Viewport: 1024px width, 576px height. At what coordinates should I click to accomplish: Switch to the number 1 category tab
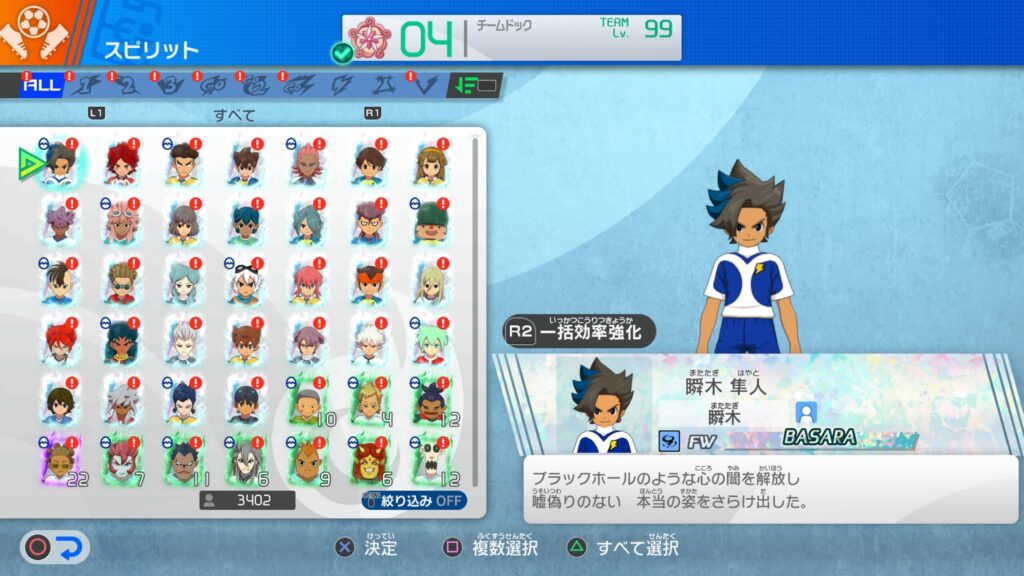[x=87, y=86]
